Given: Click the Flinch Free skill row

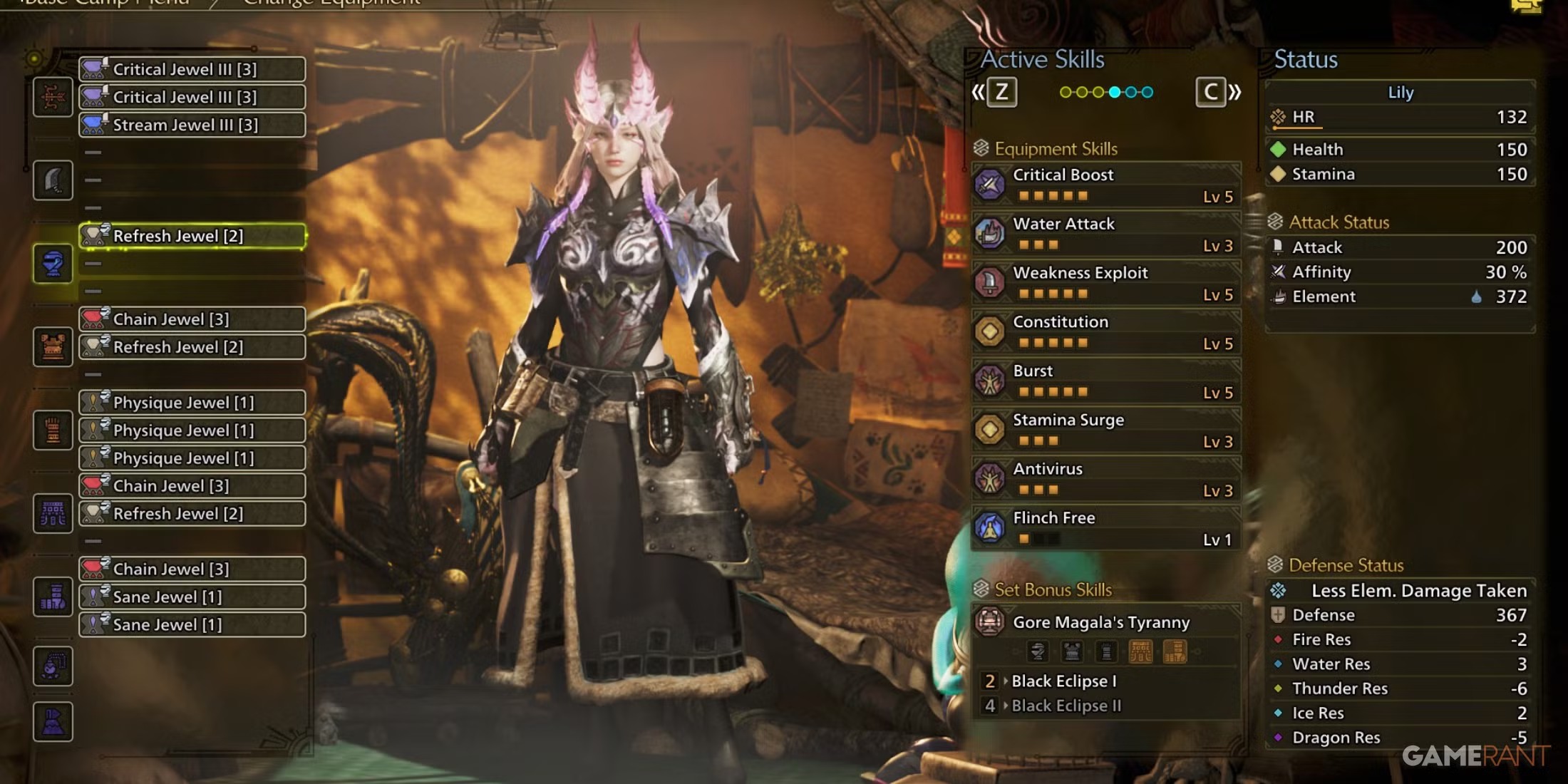Looking at the screenshot, I should (1105, 528).
